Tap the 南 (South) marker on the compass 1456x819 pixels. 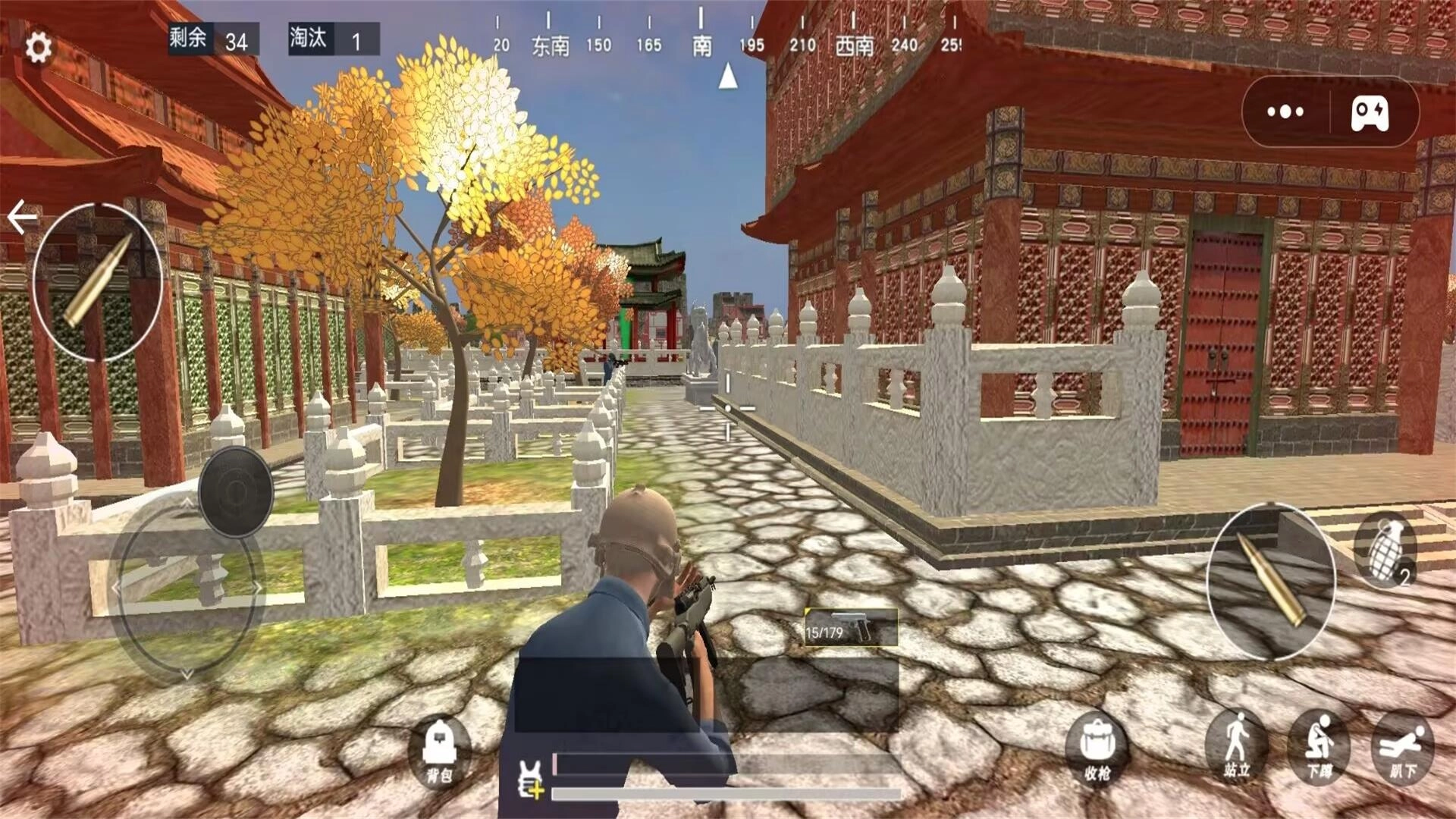[x=701, y=45]
